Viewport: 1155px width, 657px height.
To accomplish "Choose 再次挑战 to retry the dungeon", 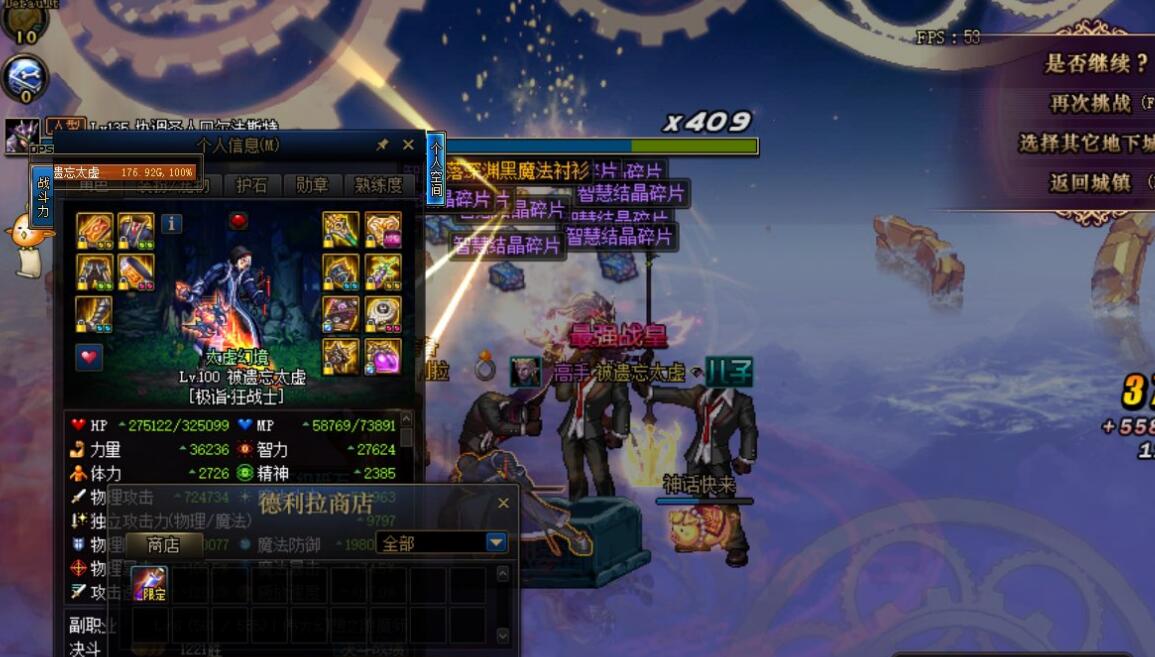I will [1090, 103].
